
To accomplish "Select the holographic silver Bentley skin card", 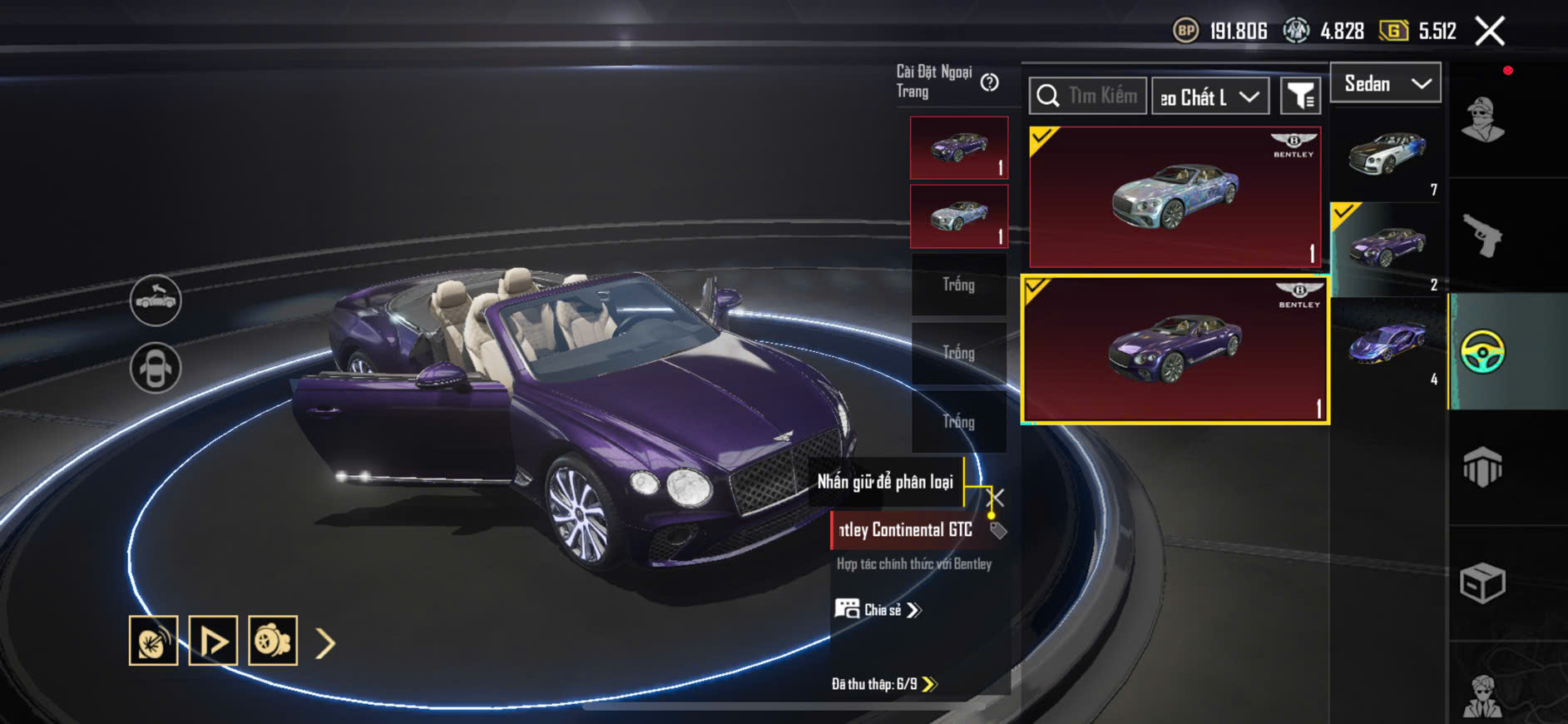I will coord(1175,196).
